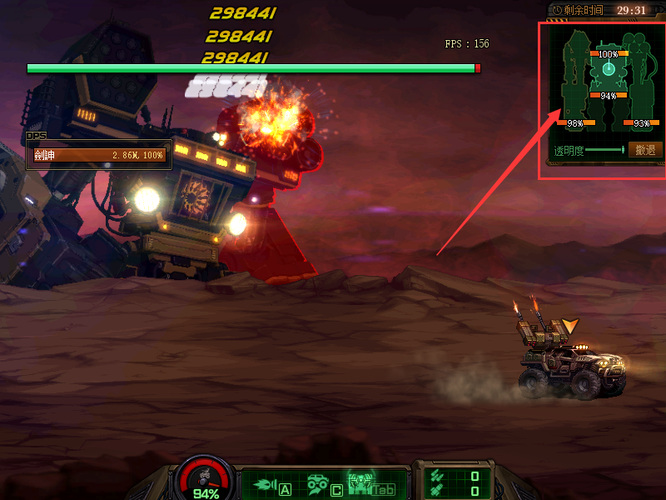
Task: Click the 劍神 DPS list row
Action: pos(98,156)
